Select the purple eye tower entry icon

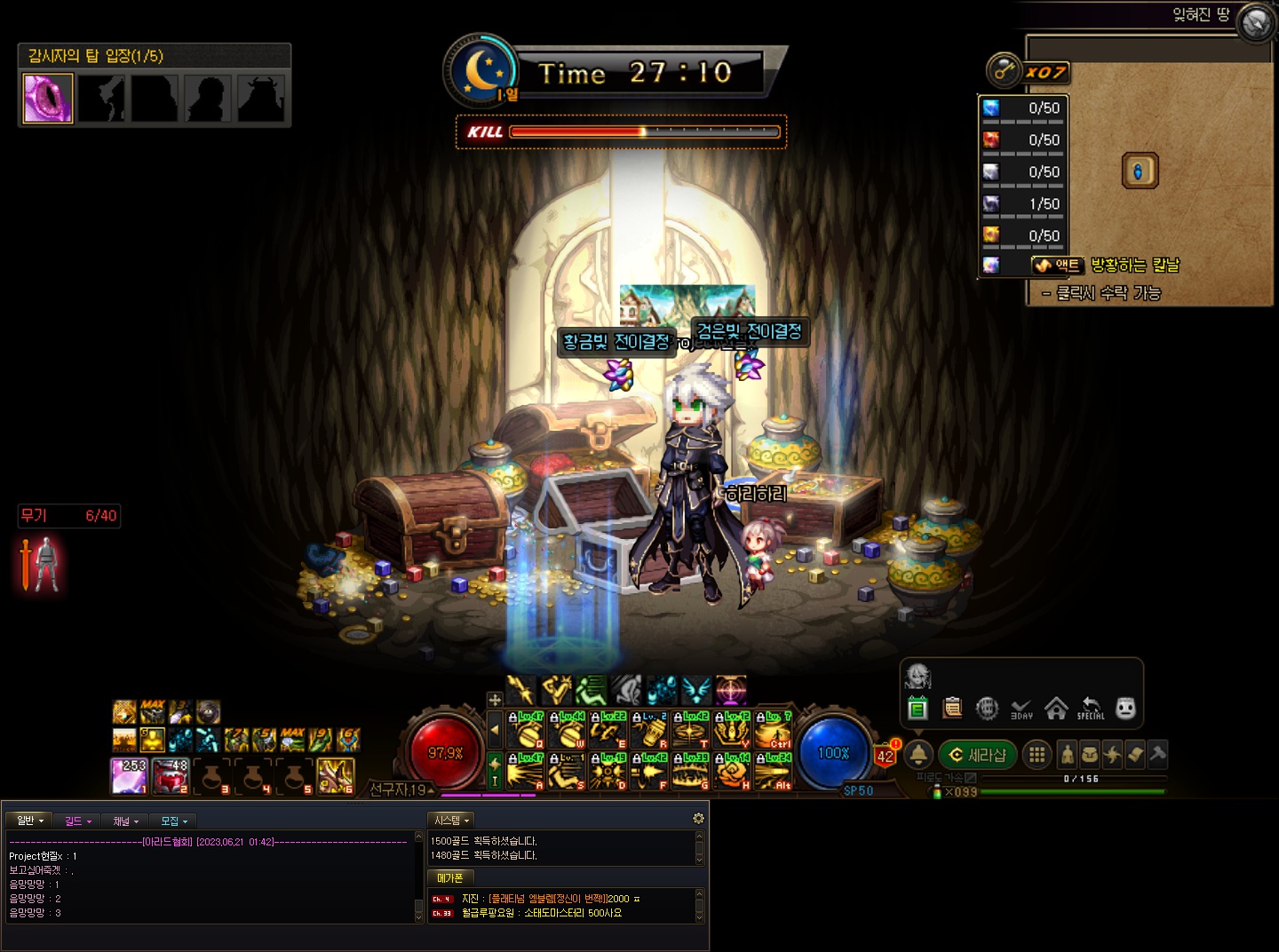[48, 99]
